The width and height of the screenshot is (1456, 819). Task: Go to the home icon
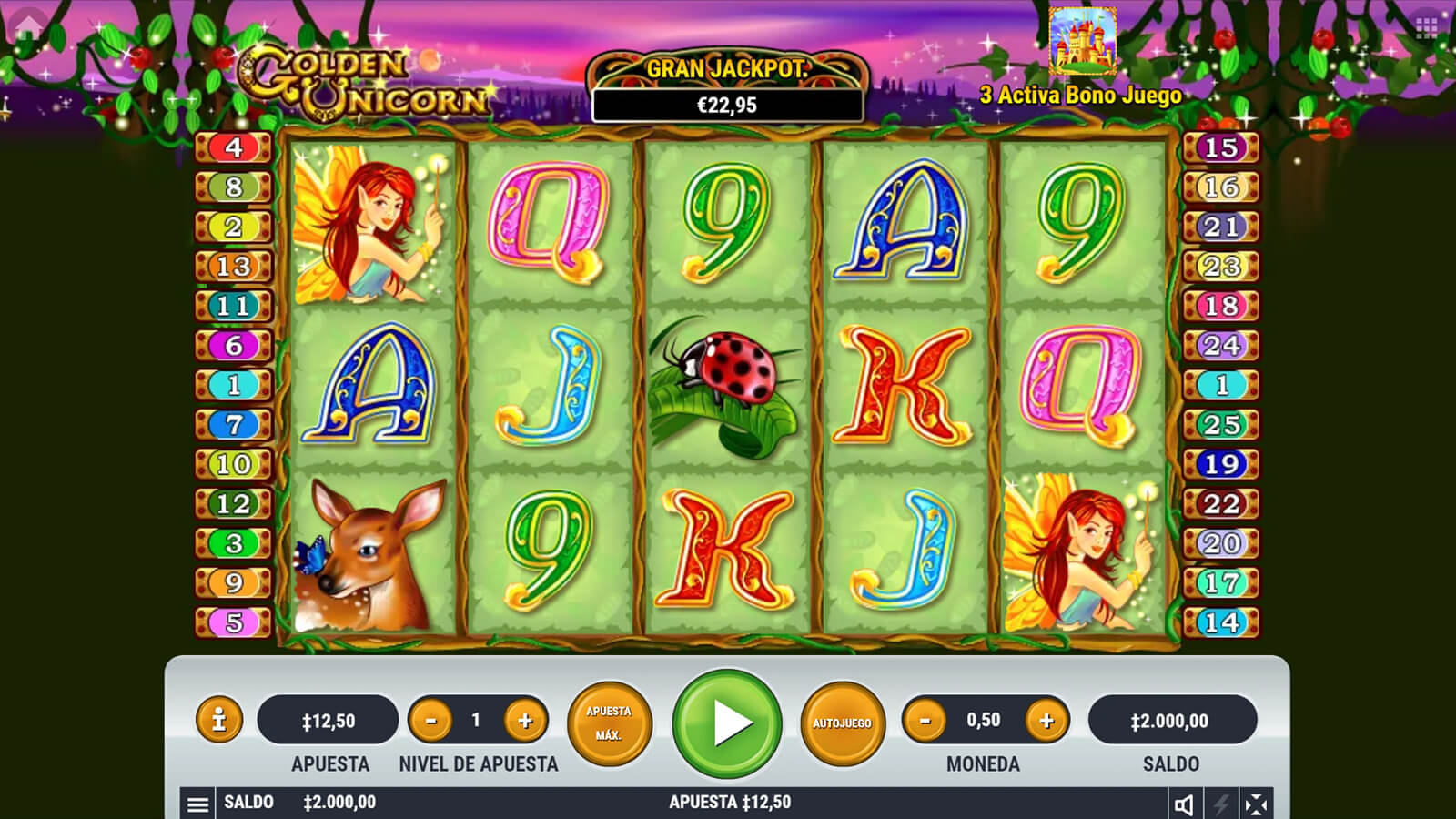pos(27,25)
